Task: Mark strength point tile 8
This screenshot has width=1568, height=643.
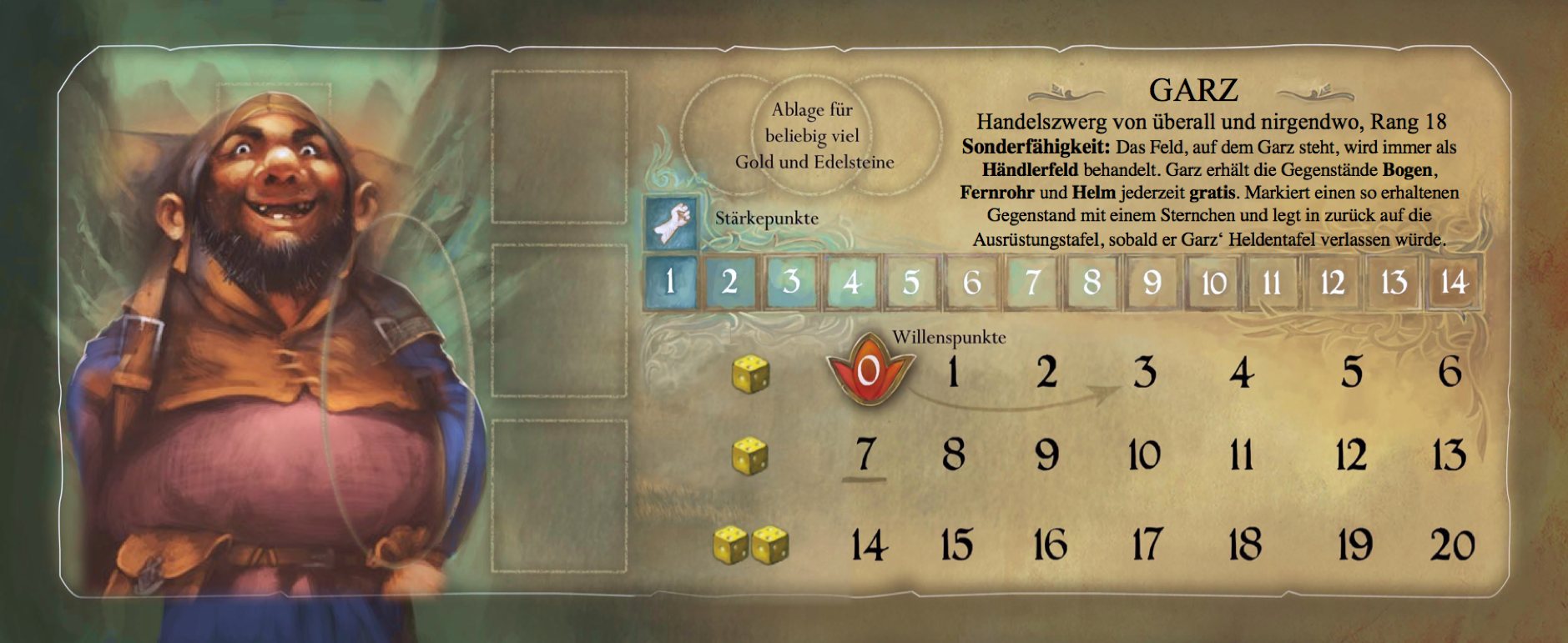Action: pyautogui.click(x=1092, y=282)
